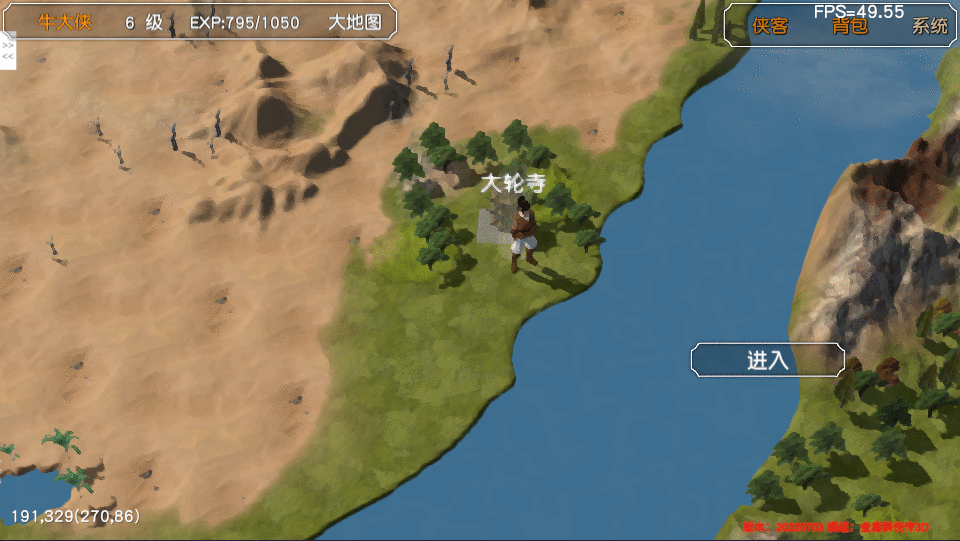The image size is (960, 541).
Task: Enter the location with the 进入 button
Action: click(x=767, y=361)
